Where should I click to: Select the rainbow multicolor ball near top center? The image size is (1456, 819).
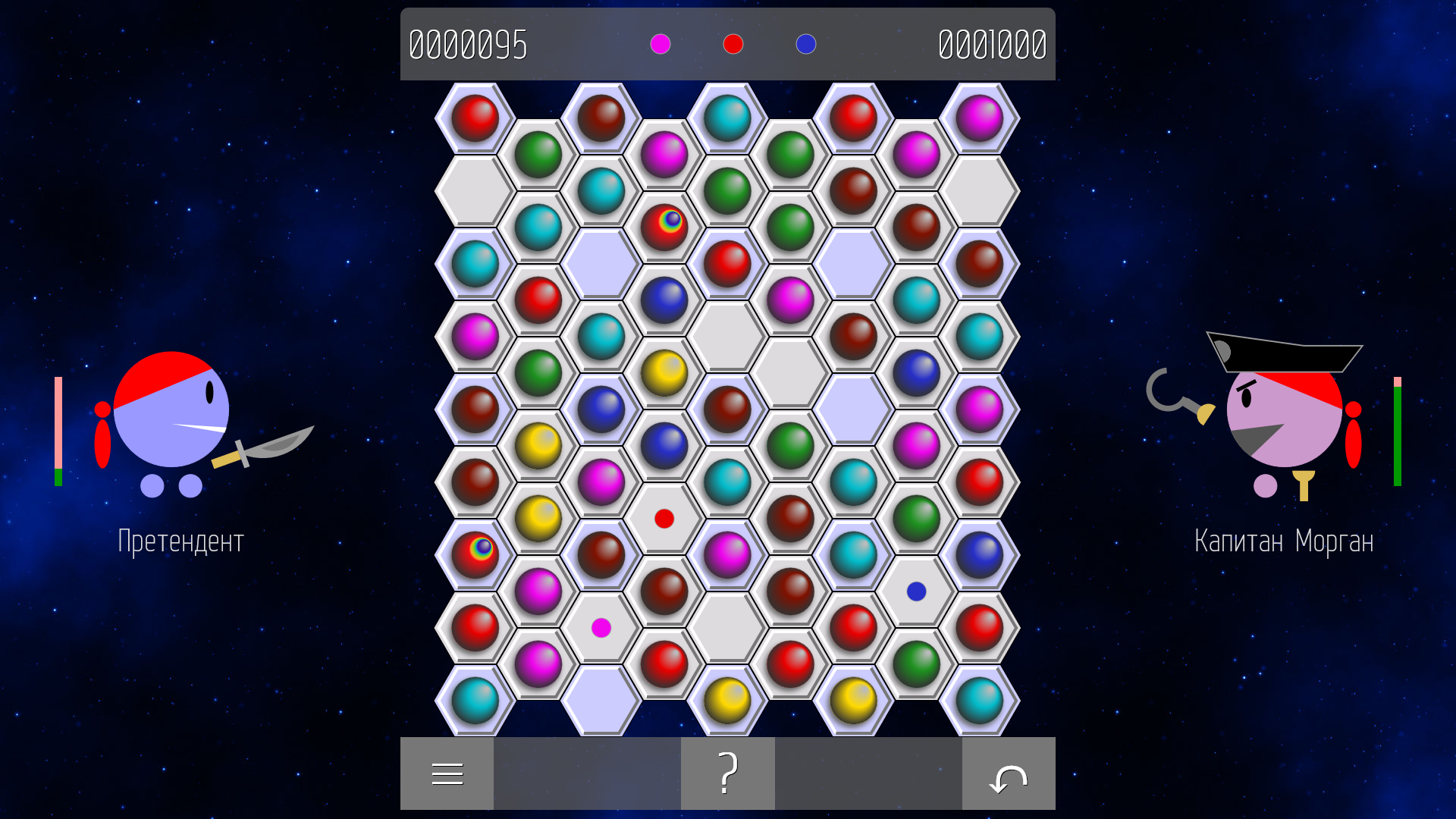[x=664, y=223]
